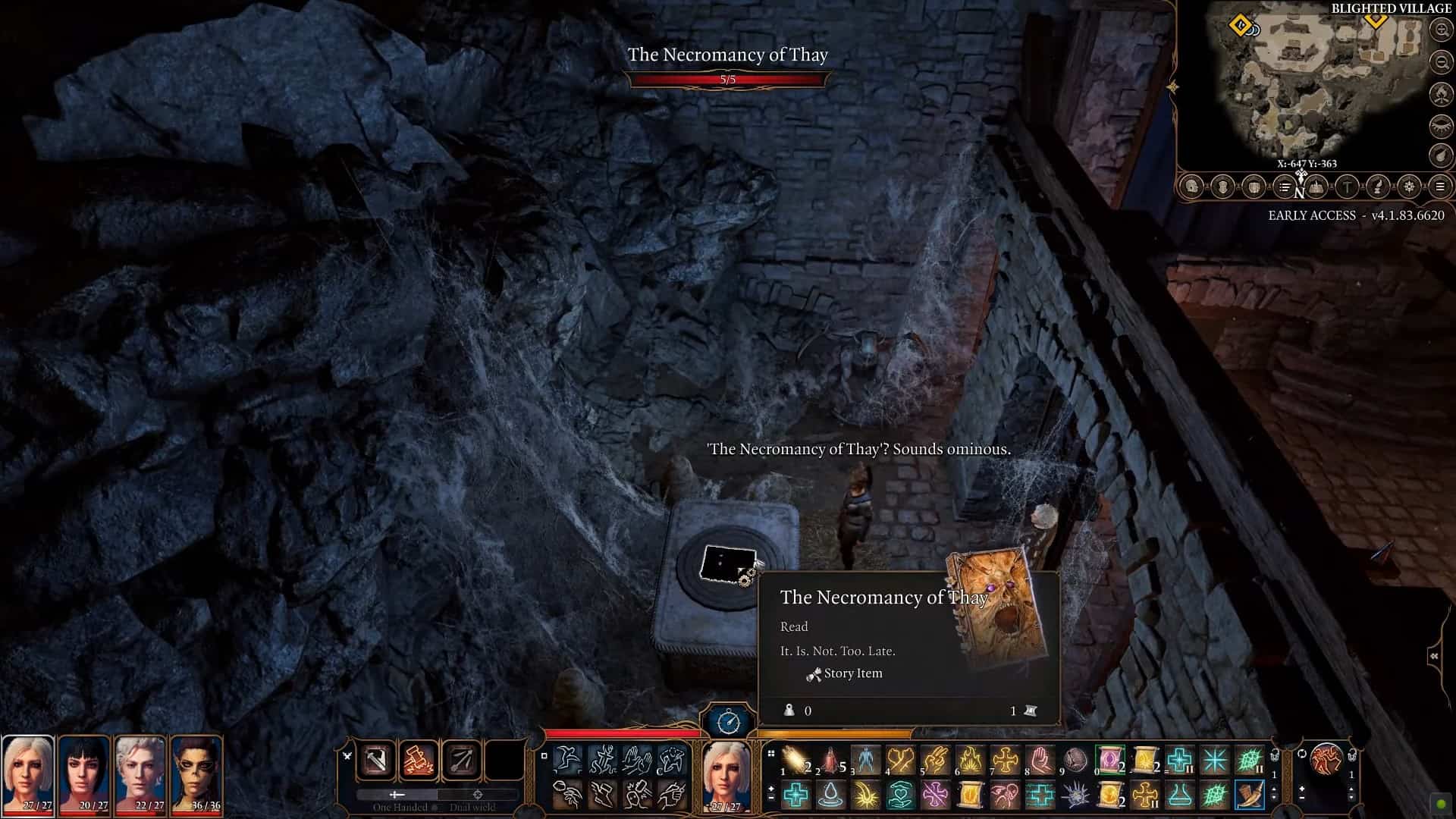Click the turn timer clock button
Viewport: 1456px width, 819px height.
728,721
